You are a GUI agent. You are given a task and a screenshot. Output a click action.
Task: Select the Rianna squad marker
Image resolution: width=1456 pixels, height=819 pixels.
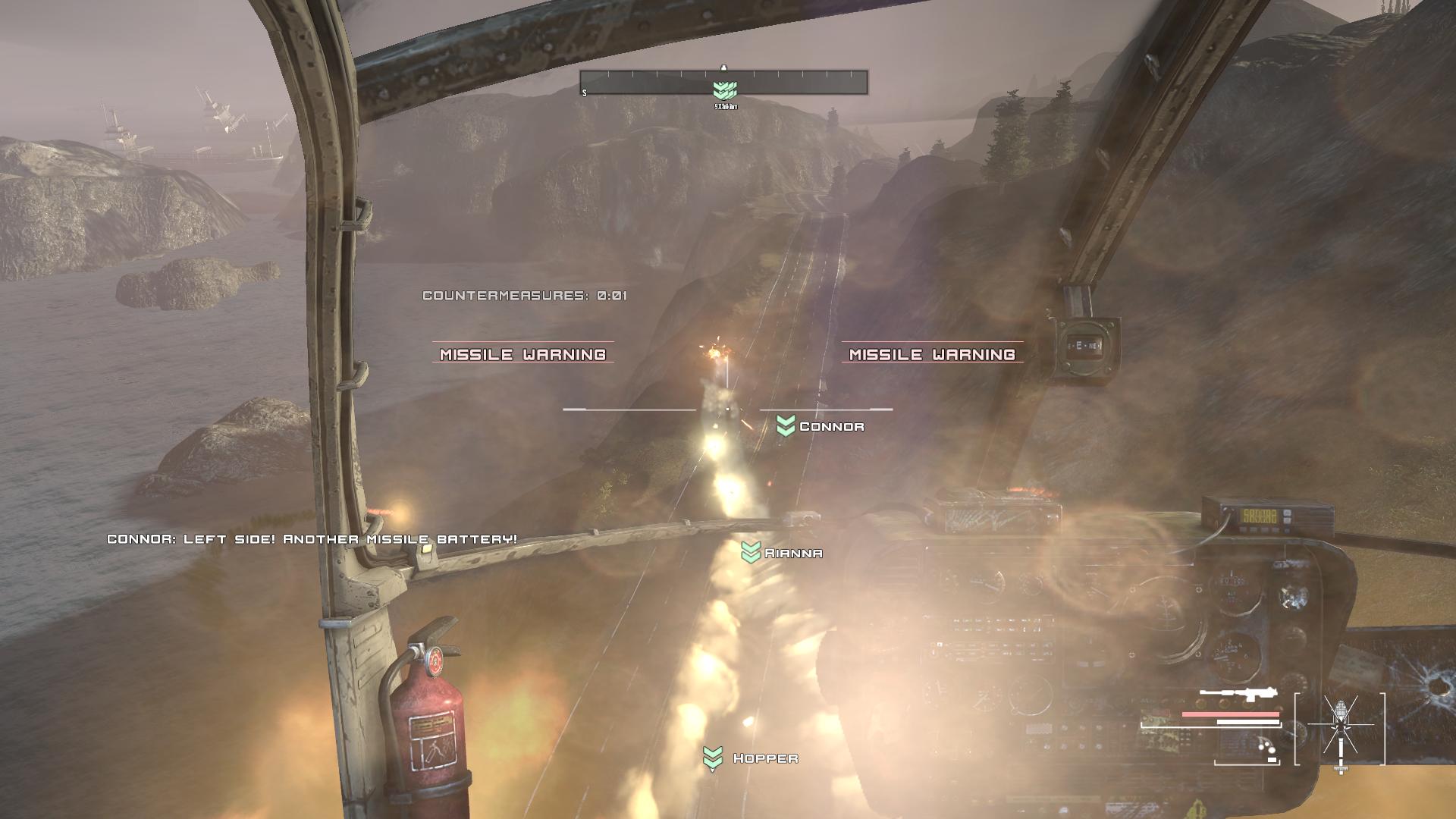751,553
